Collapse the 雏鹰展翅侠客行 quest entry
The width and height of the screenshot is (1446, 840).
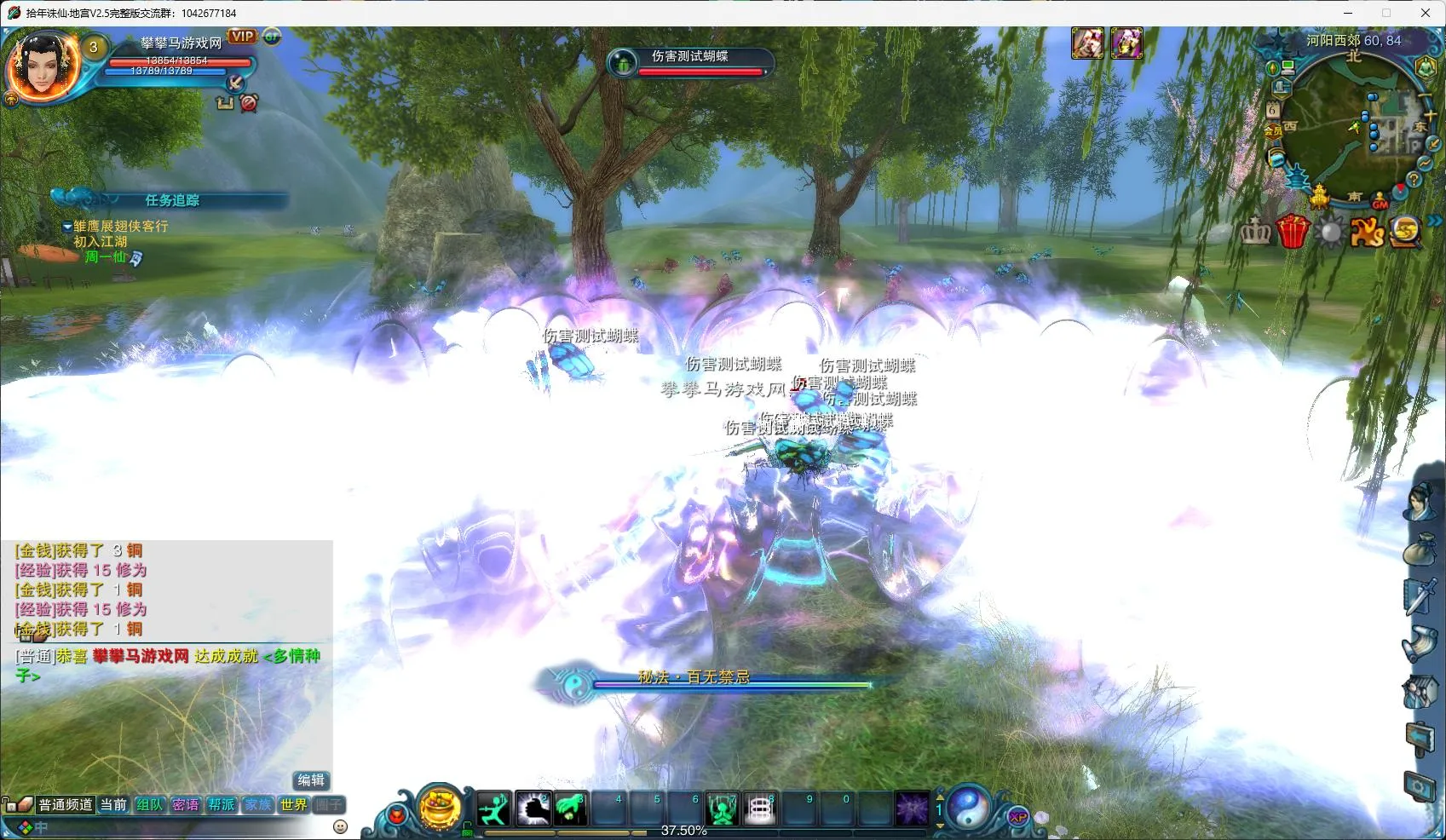(67, 227)
